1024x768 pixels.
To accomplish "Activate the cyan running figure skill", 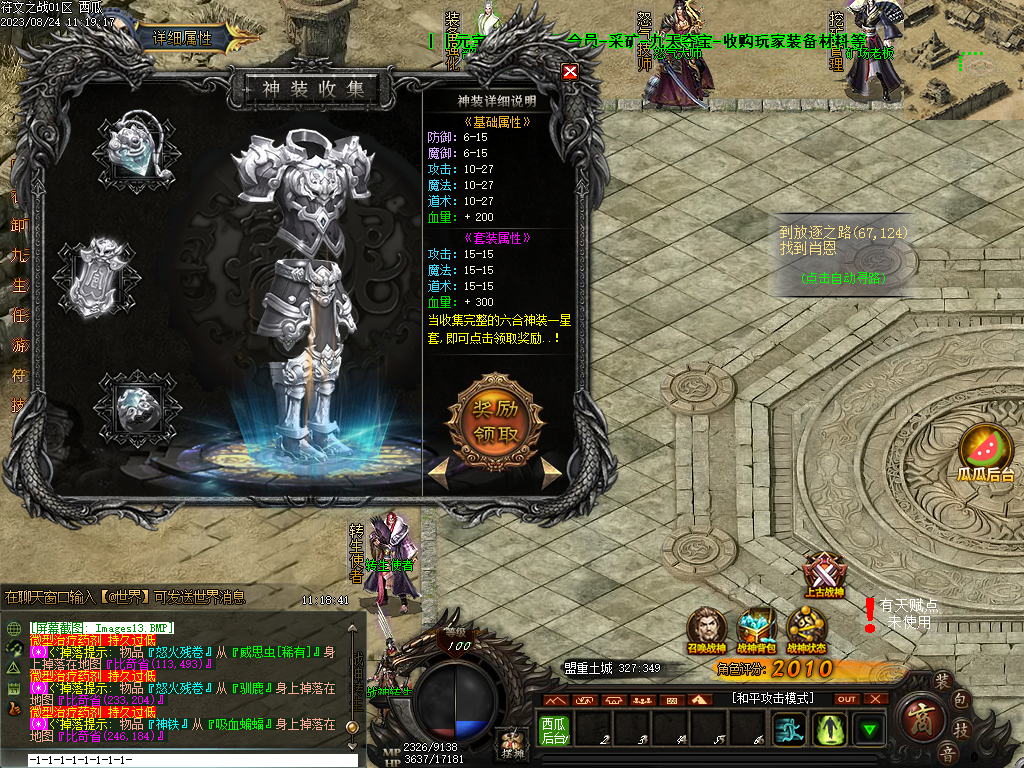I will (x=793, y=729).
